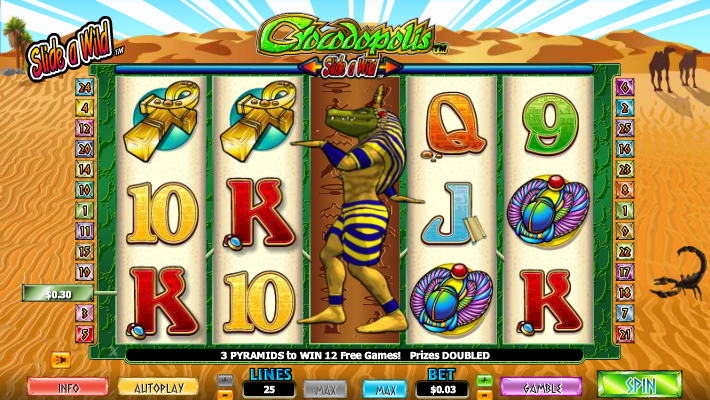
Task: Reduce the number of lines with orange minus
Action: point(225,393)
